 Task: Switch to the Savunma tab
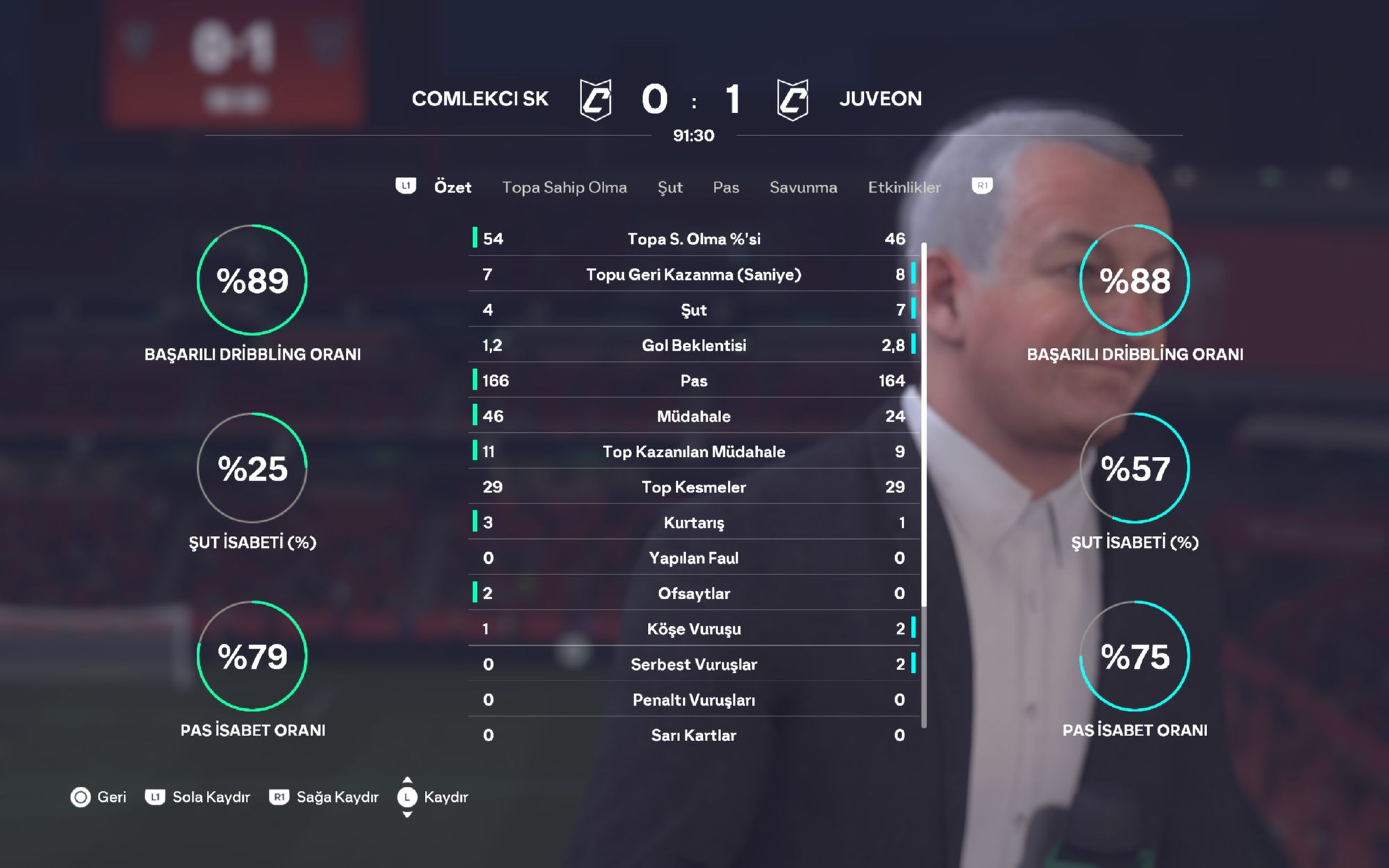point(803,187)
